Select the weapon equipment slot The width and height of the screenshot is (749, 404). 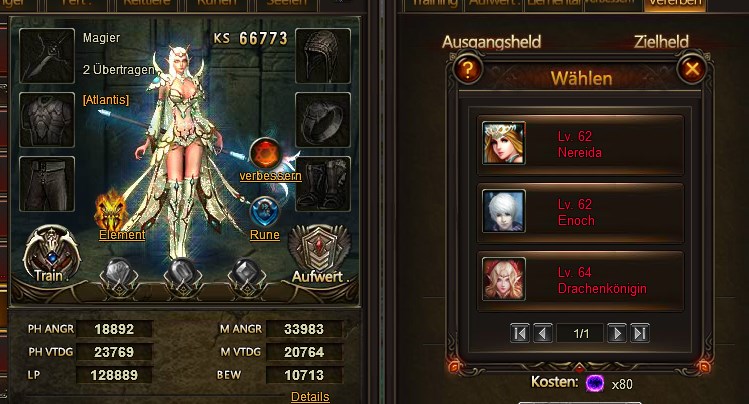[x=44, y=54]
